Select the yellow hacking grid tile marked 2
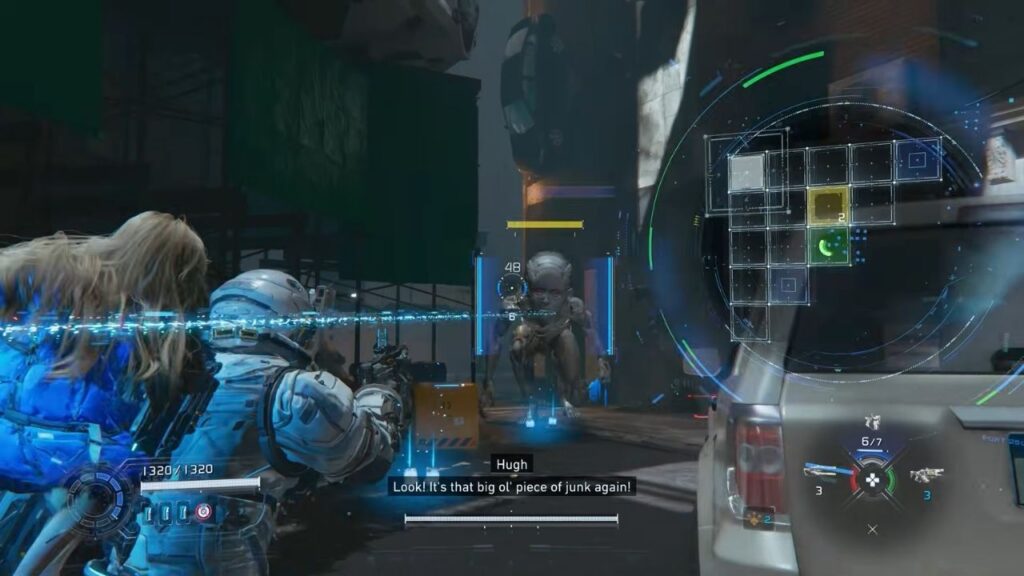1024x576 pixels. tap(828, 207)
